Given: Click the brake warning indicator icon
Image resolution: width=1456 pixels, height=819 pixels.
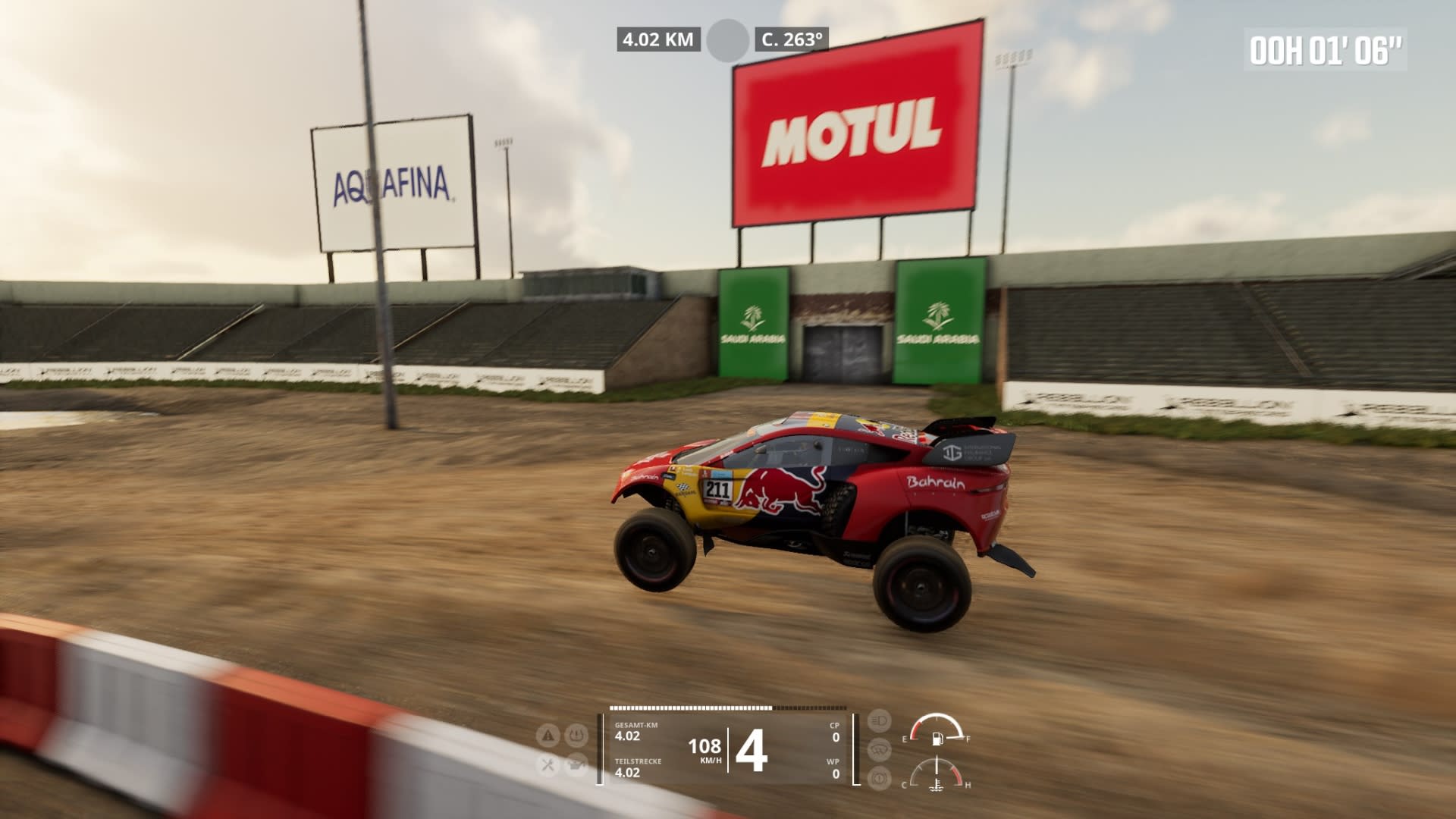Looking at the screenshot, I should 879,778.
